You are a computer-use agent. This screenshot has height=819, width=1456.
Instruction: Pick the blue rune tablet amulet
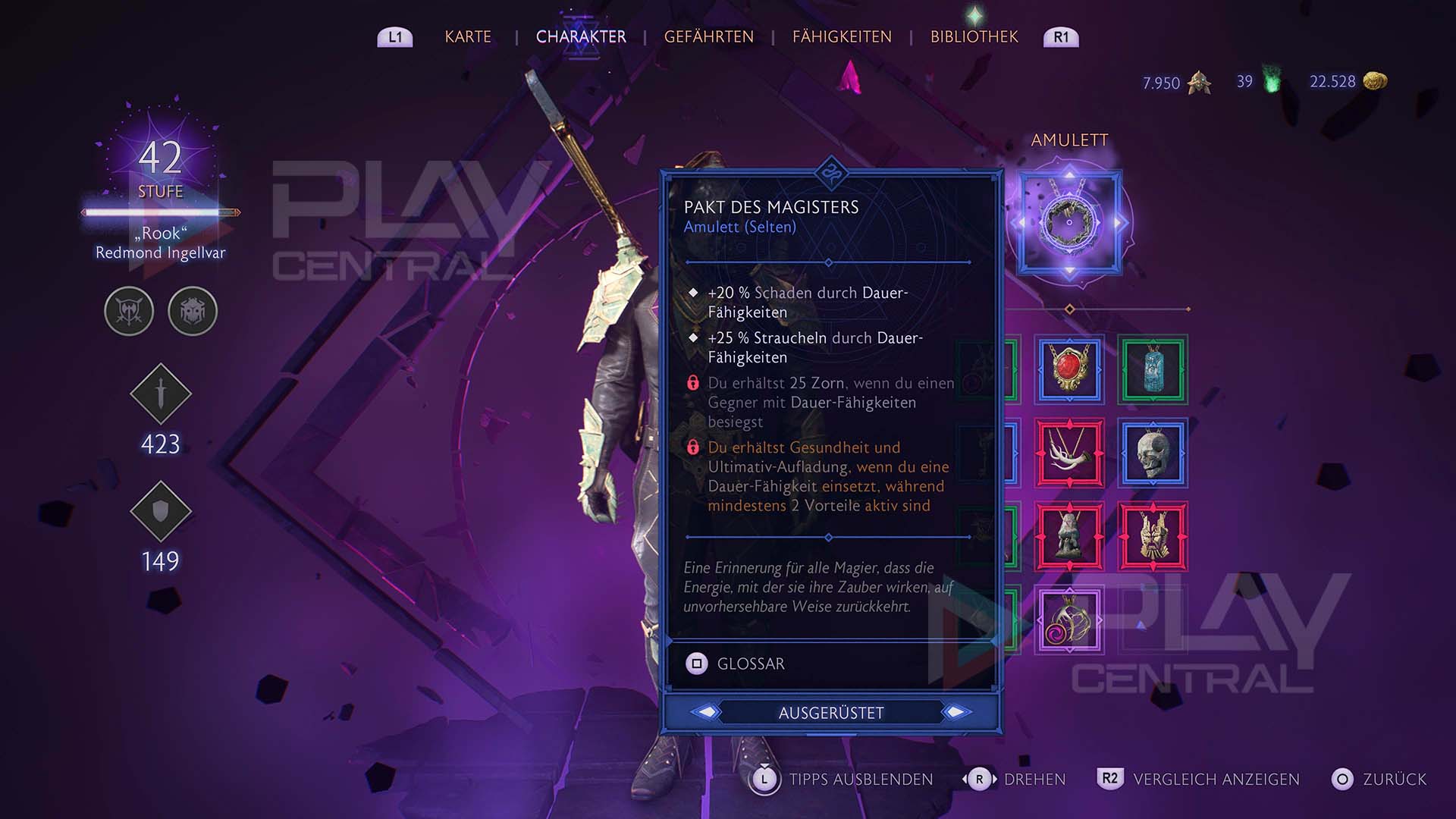pyautogui.click(x=1152, y=369)
